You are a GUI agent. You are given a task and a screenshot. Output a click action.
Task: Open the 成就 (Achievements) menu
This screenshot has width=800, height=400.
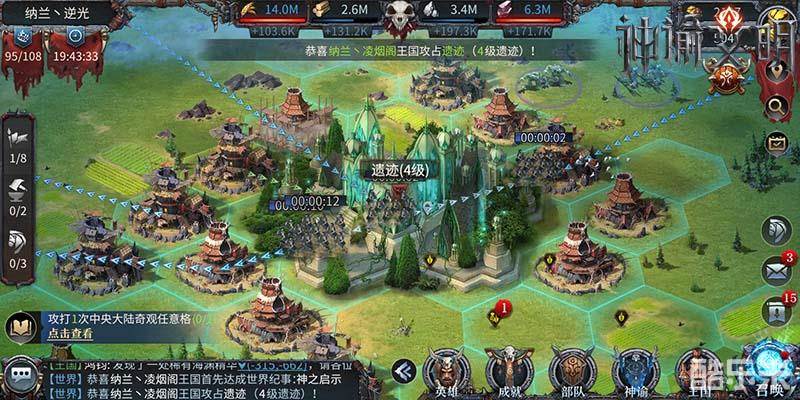(511, 366)
